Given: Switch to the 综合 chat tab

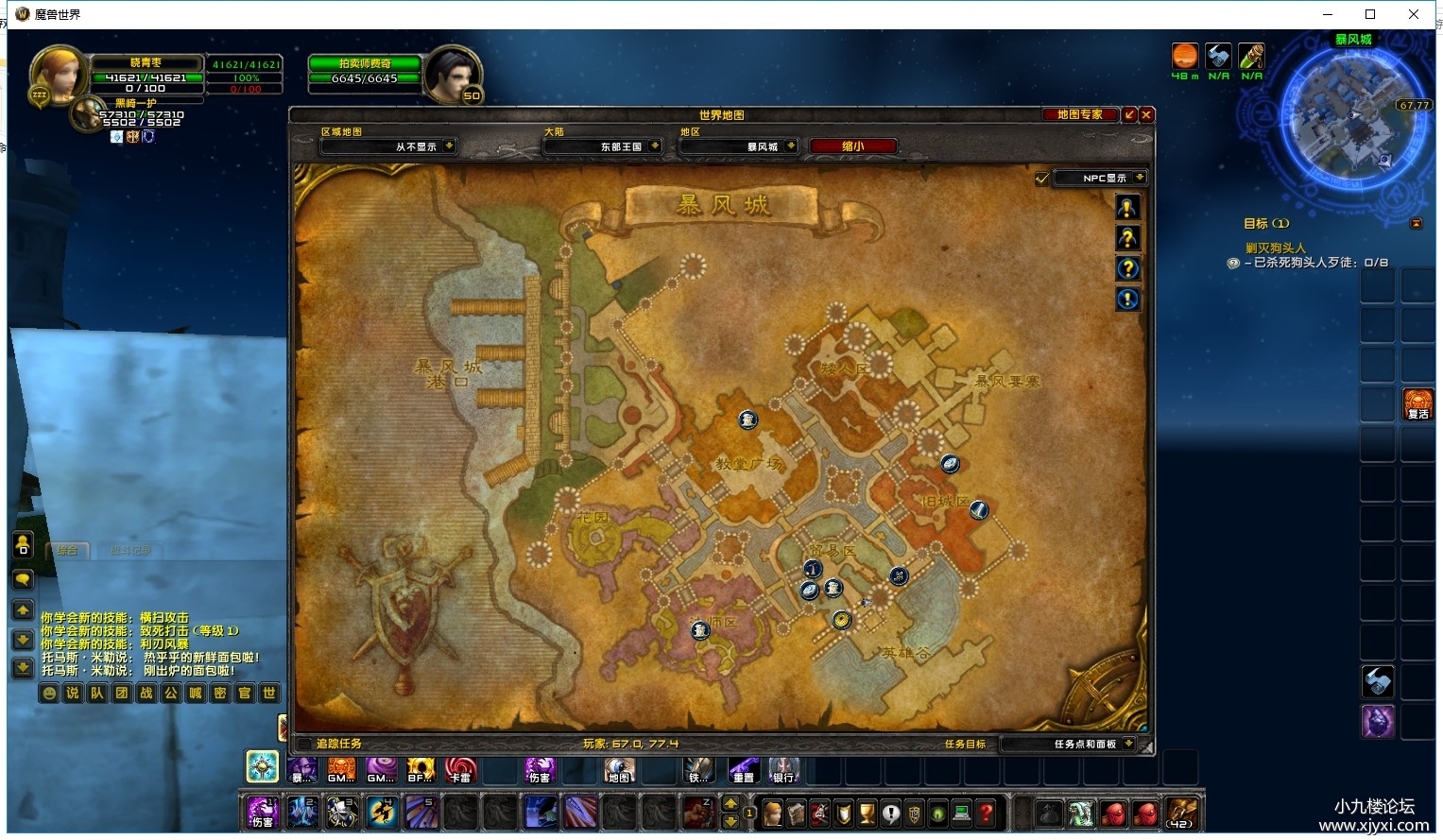Looking at the screenshot, I should pyautogui.click(x=66, y=550).
